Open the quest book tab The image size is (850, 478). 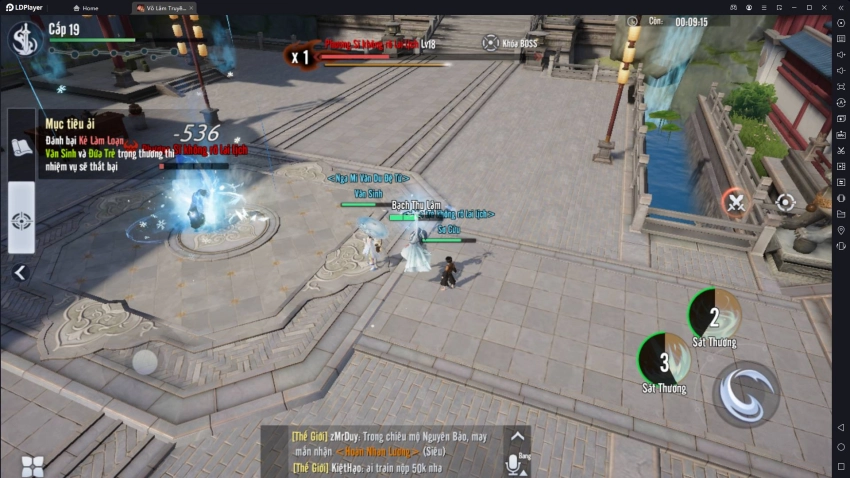(x=21, y=148)
